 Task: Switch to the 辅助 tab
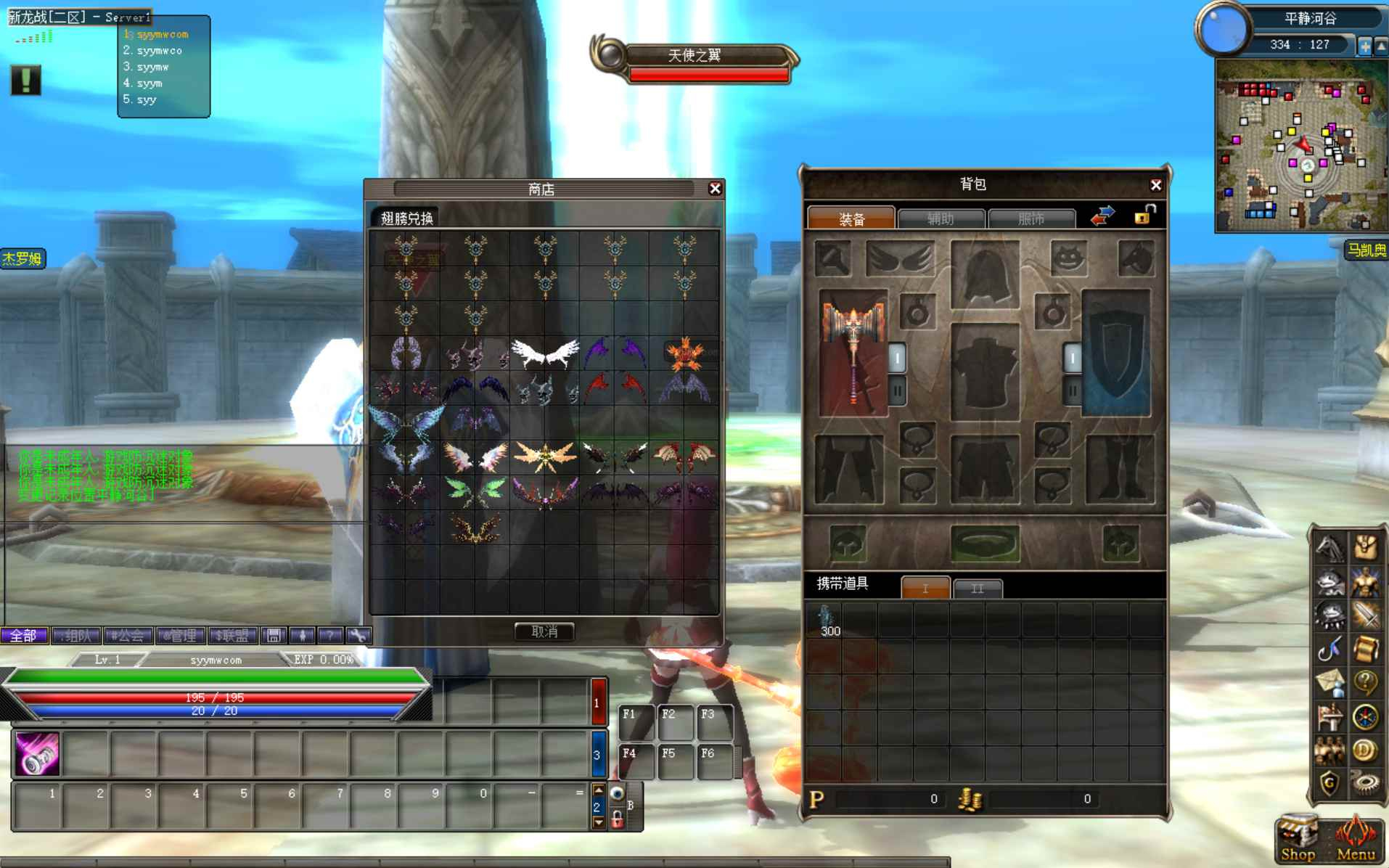pos(941,218)
